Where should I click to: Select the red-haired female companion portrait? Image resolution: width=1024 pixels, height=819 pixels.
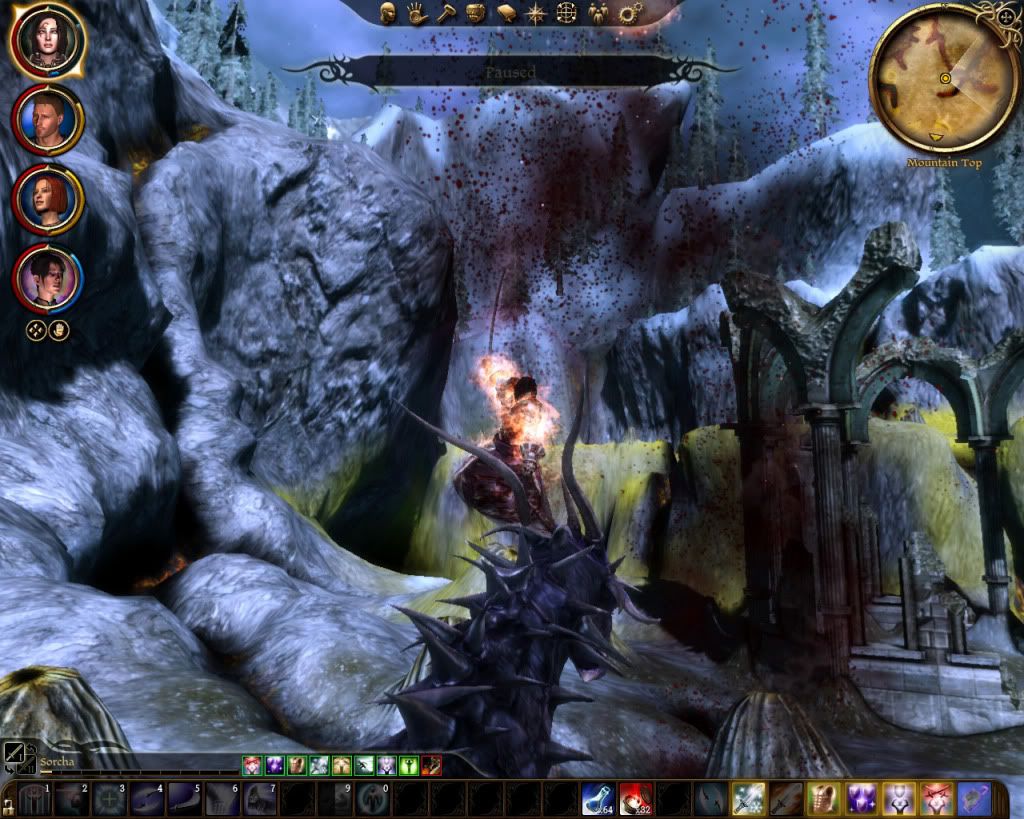click(48, 198)
